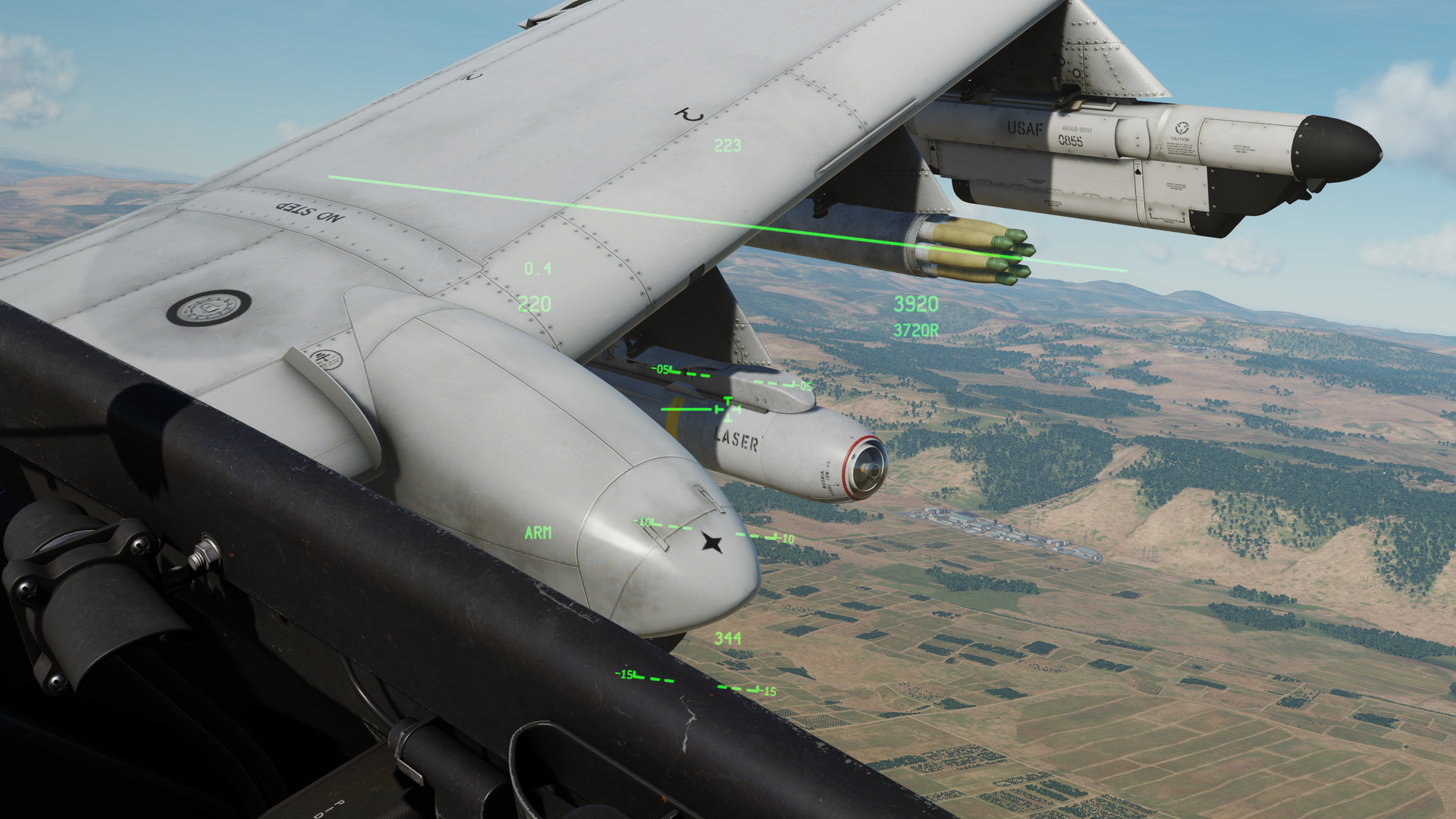Select the AN/ALQ-184(V) stencil text on the pod

1077,129
